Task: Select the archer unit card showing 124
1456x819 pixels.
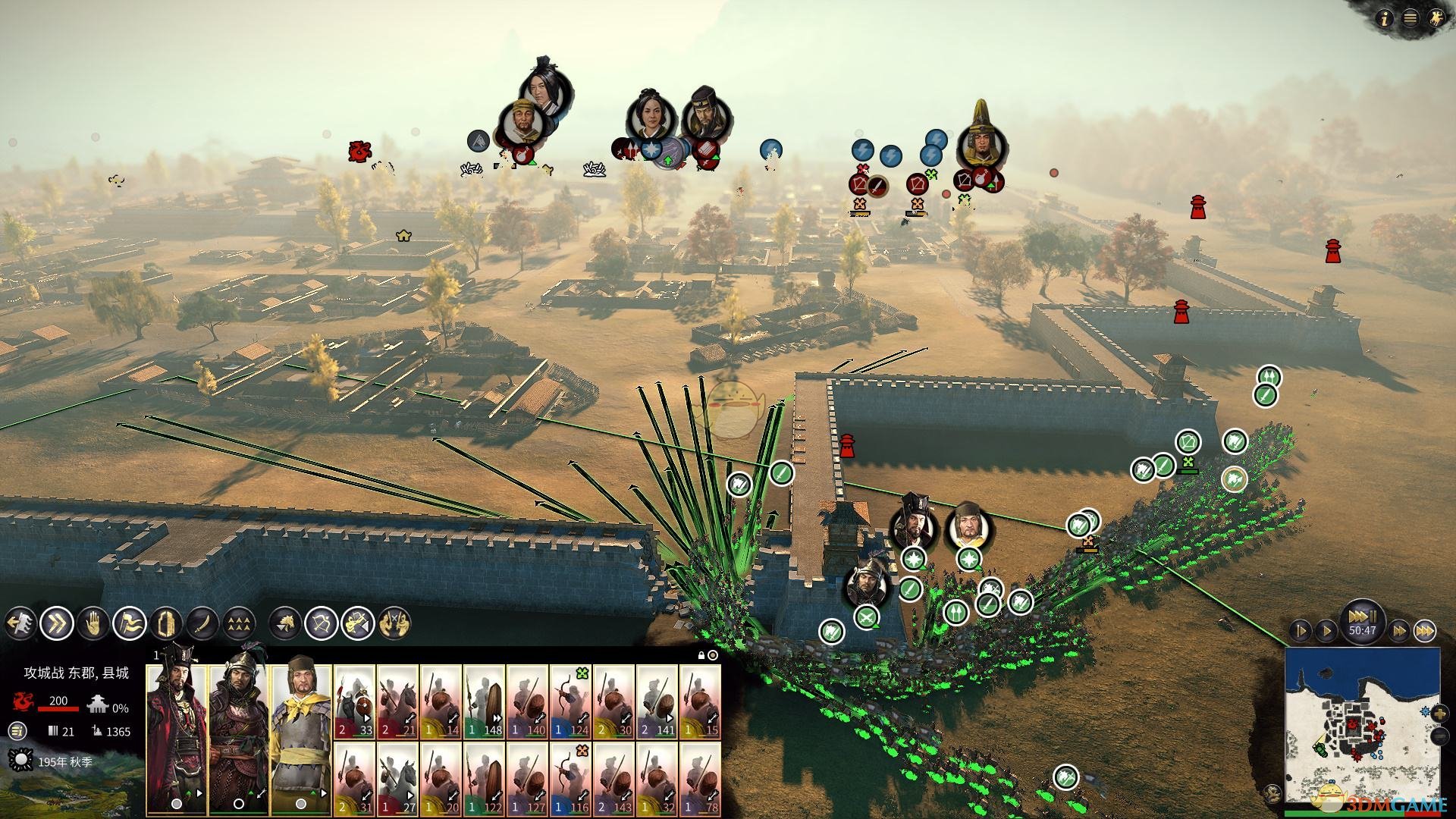Action: point(571,703)
